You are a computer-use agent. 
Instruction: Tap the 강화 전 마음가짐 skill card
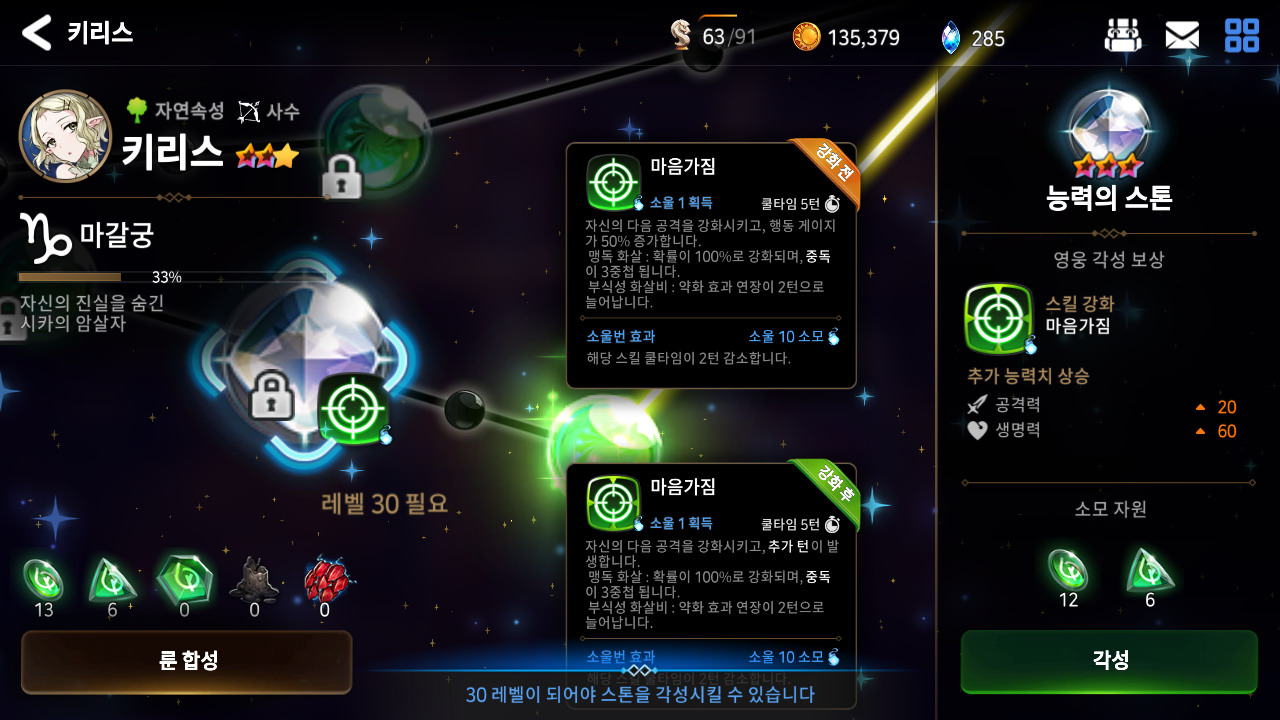[x=711, y=265]
